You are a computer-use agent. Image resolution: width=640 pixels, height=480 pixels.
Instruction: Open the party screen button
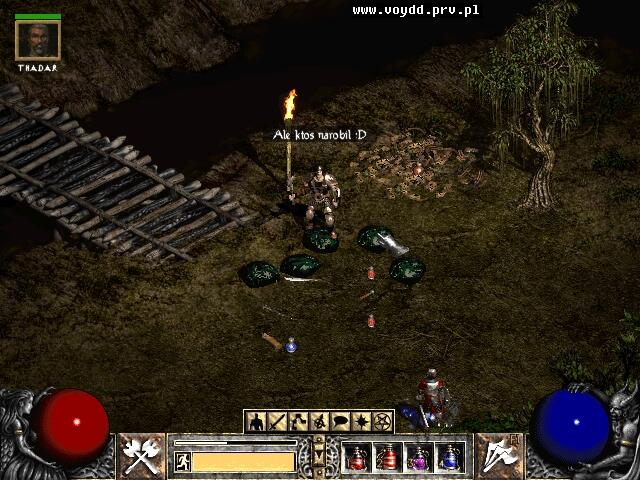[x=318, y=421]
